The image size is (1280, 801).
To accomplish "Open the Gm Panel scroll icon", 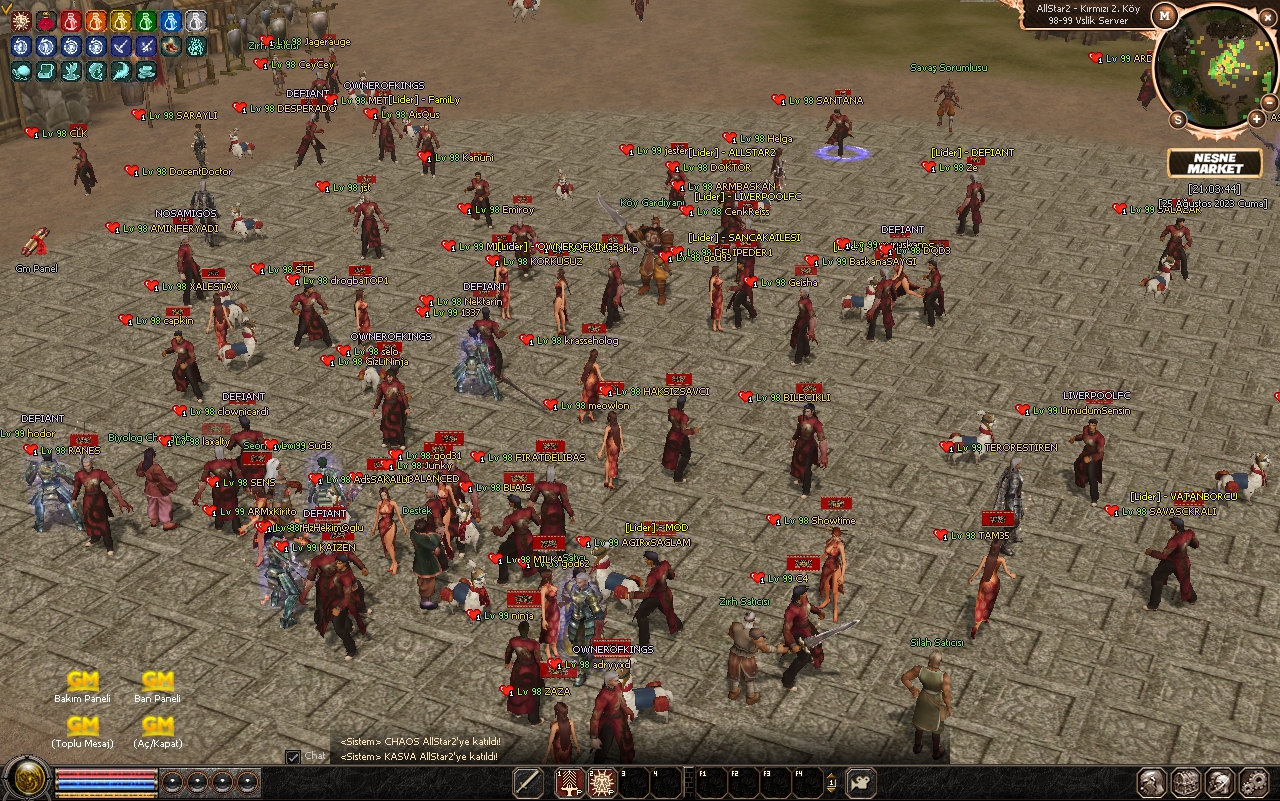I will coord(36,245).
